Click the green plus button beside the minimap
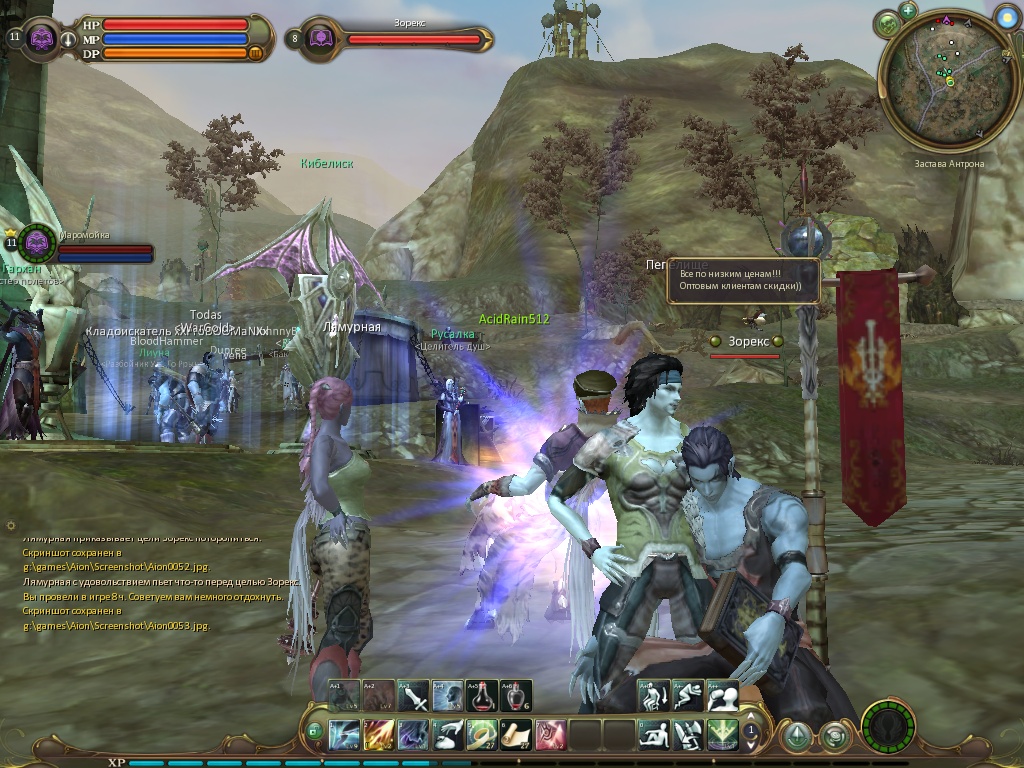The height and width of the screenshot is (768, 1024). pos(908,11)
